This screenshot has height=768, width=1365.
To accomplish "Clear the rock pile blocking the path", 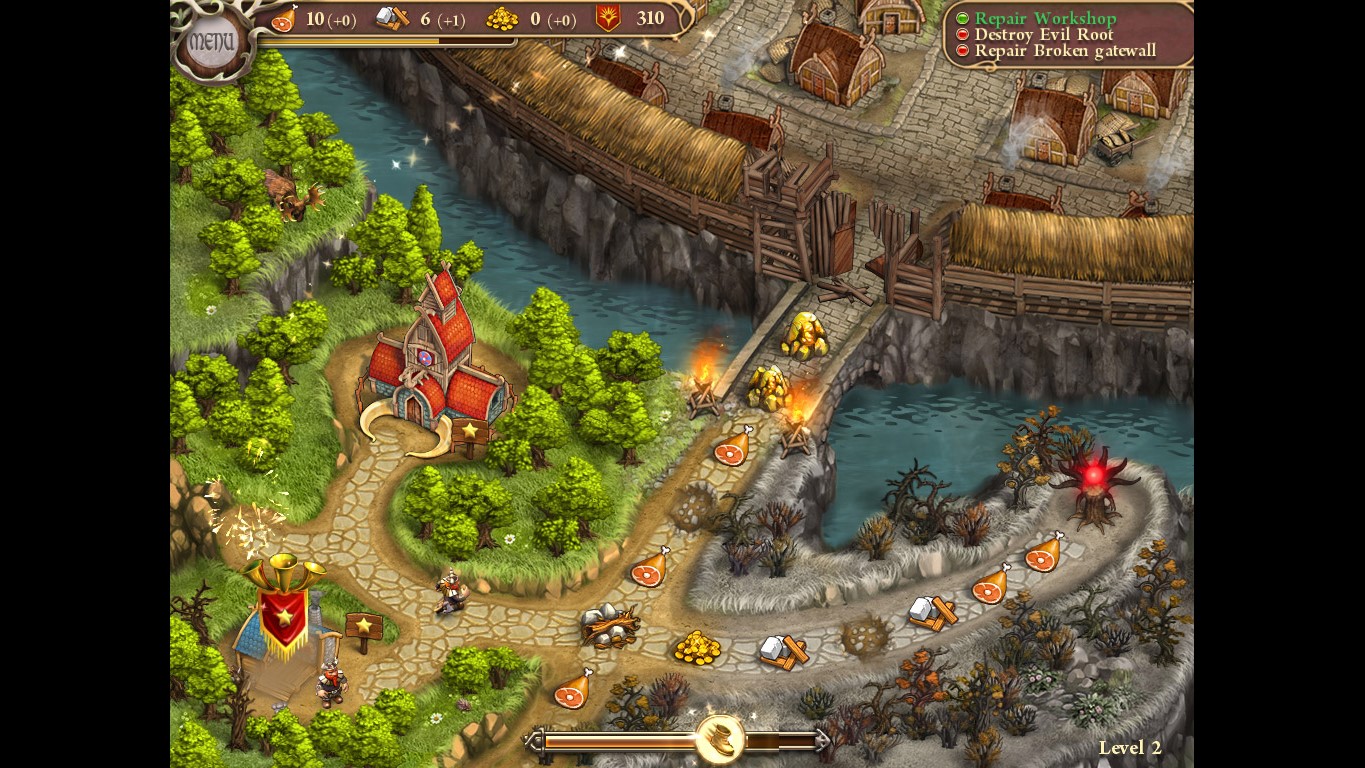I will [610, 625].
